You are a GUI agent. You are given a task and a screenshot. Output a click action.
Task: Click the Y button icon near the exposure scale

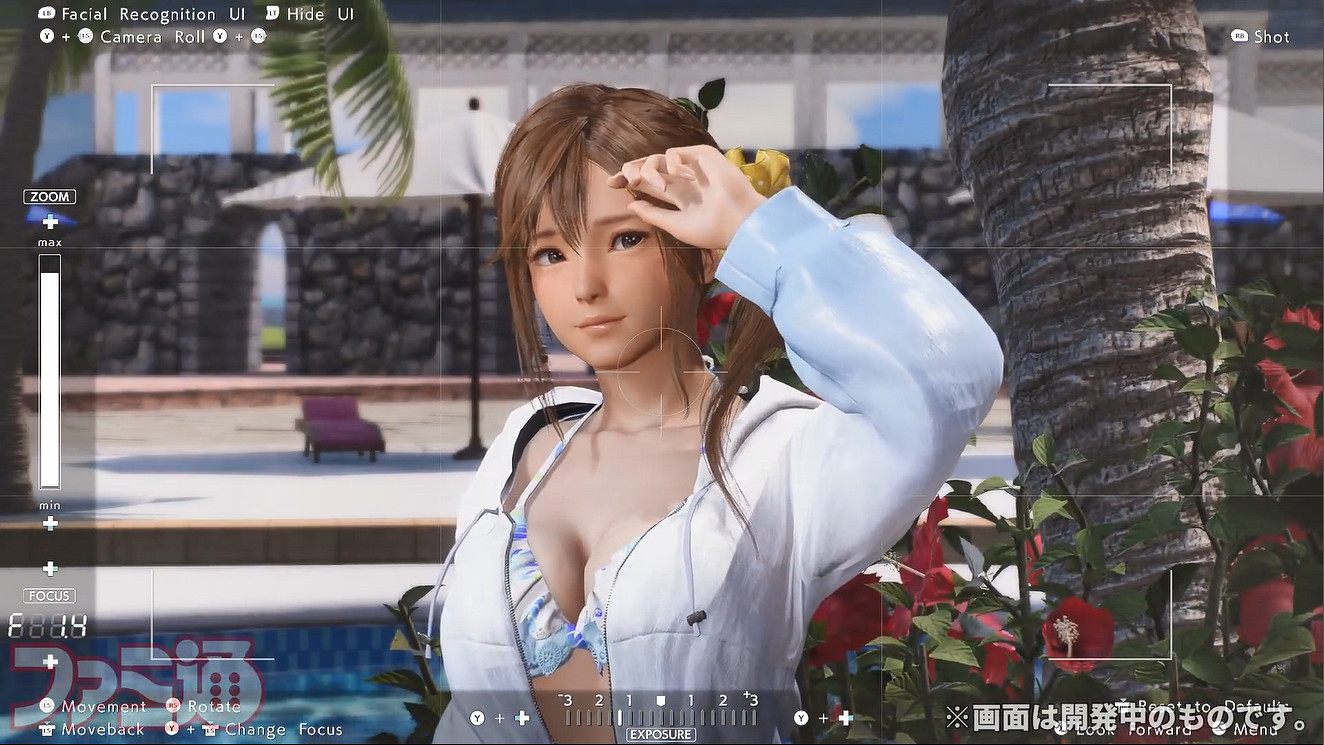(x=478, y=717)
